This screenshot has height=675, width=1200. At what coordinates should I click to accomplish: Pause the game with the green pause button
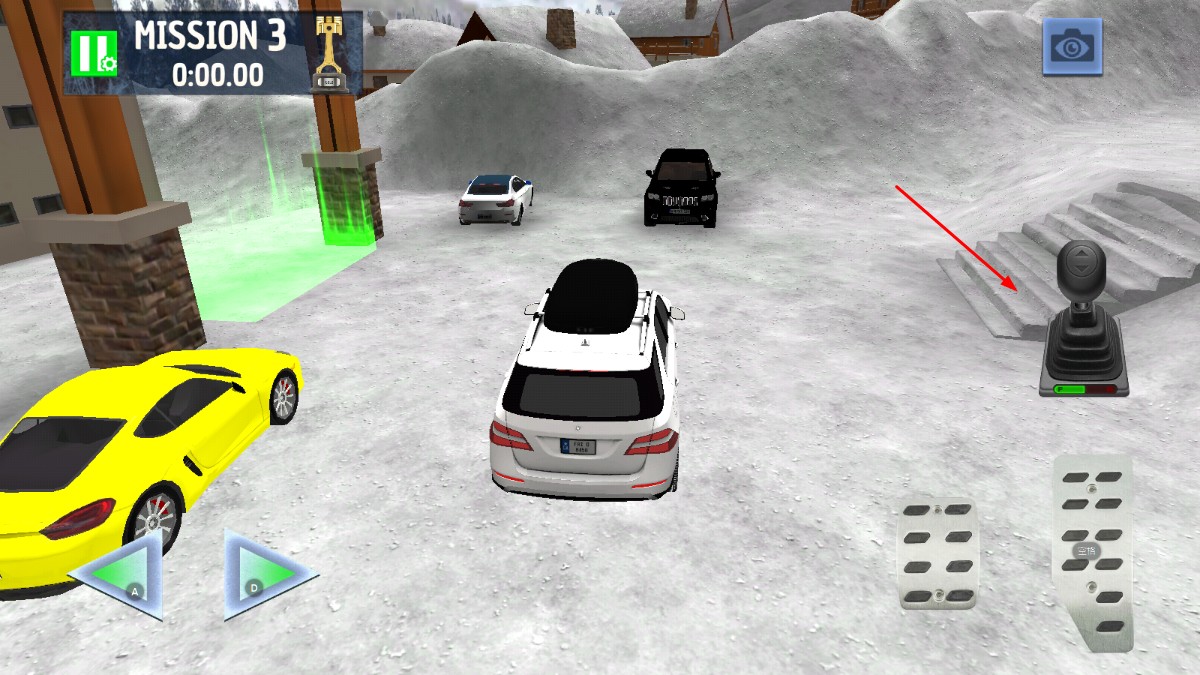tap(93, 52)
